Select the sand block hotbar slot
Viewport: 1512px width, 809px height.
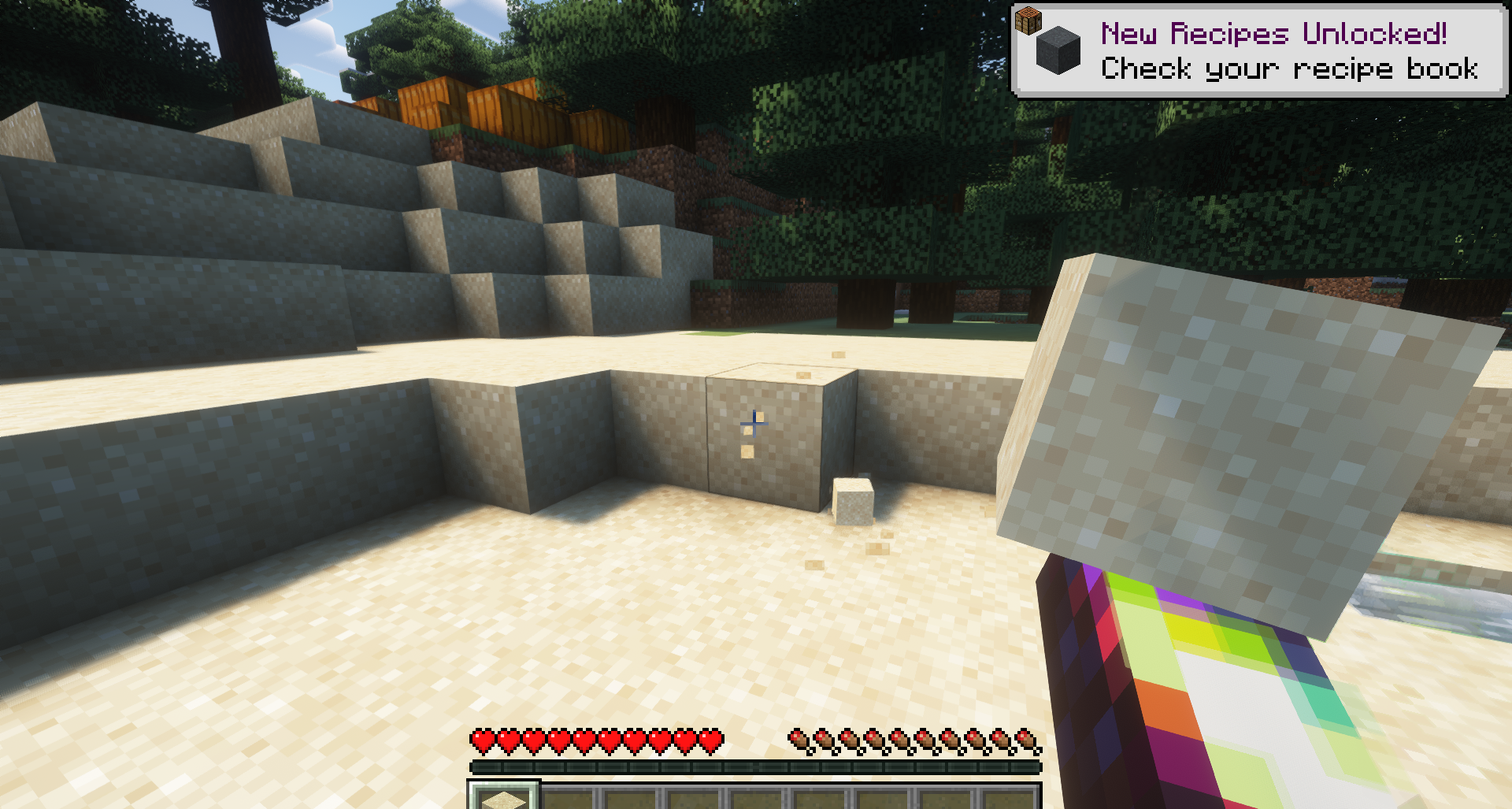(504, 796)
